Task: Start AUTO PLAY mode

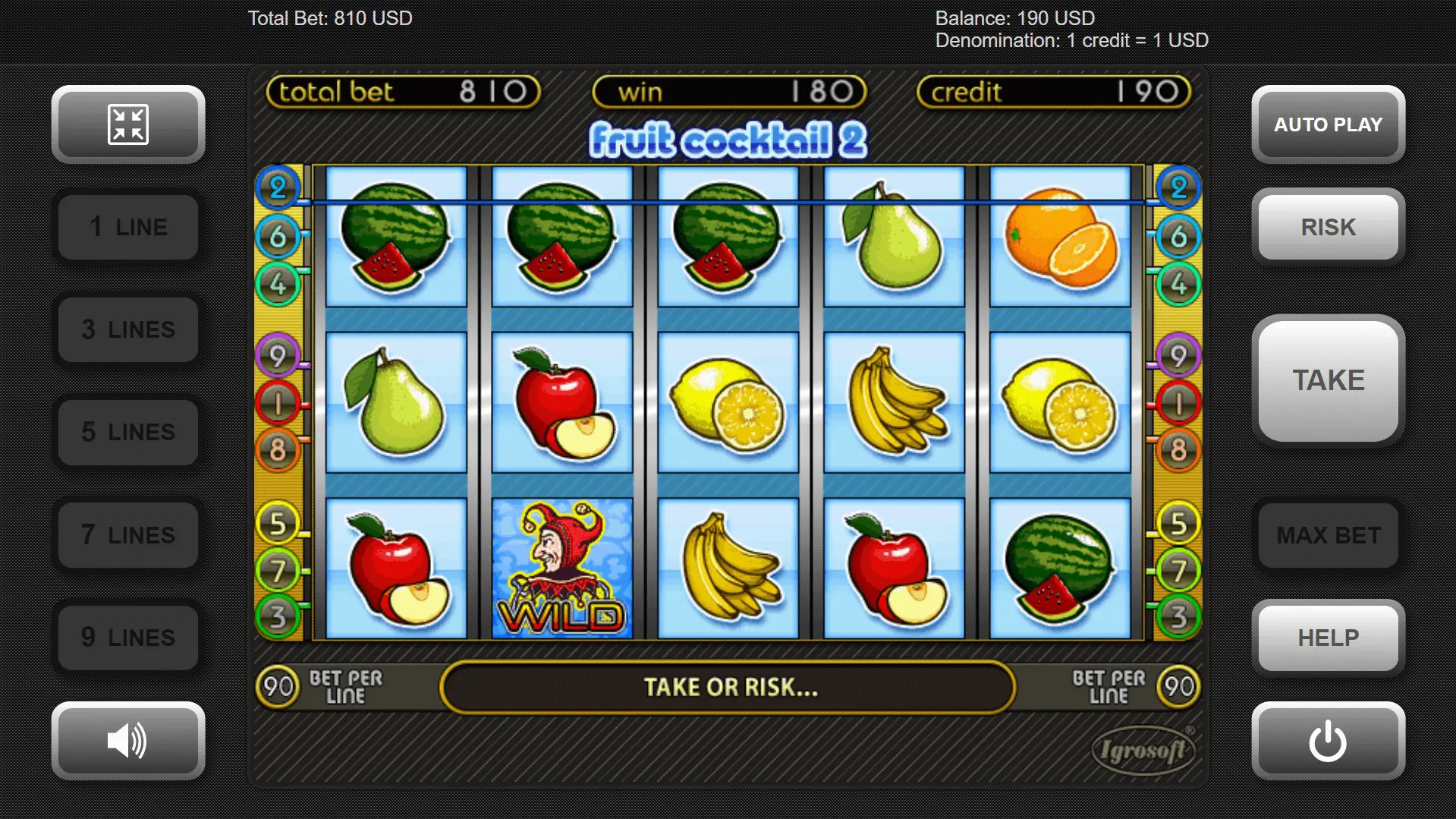Action: [x=1328, y=124]
